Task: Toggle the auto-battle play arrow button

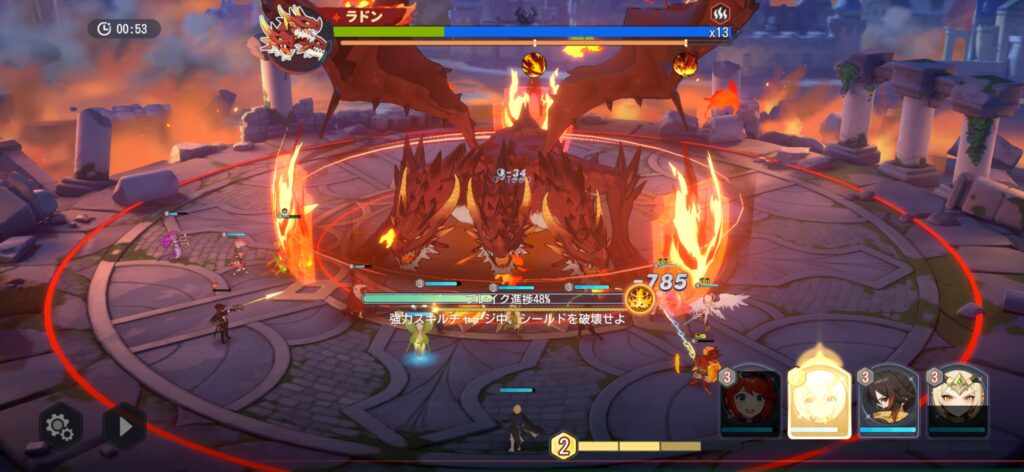Action: (x=124, y=426)
